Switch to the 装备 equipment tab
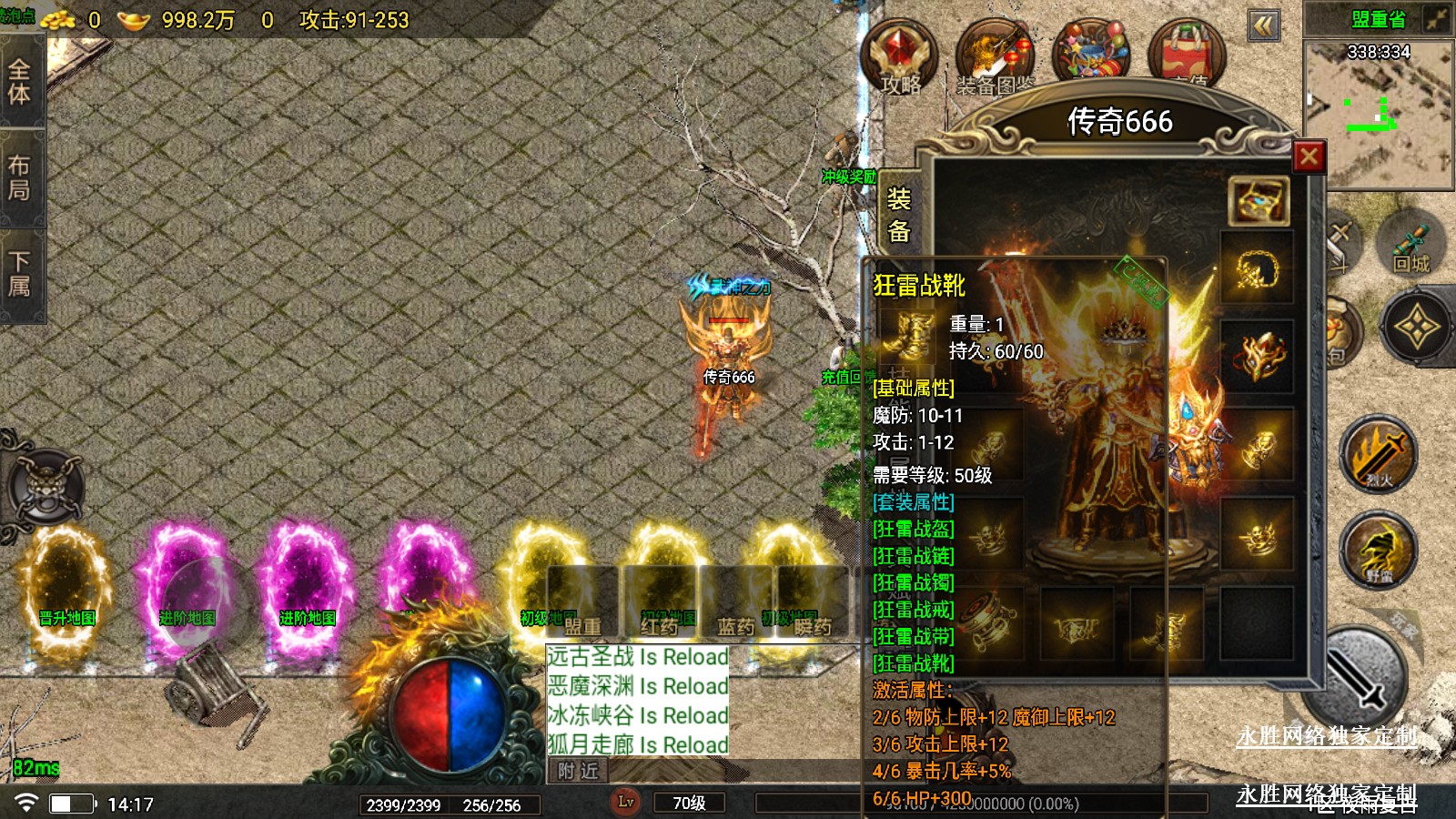Viewport: 1456px width, 819px height. point(898,215)
